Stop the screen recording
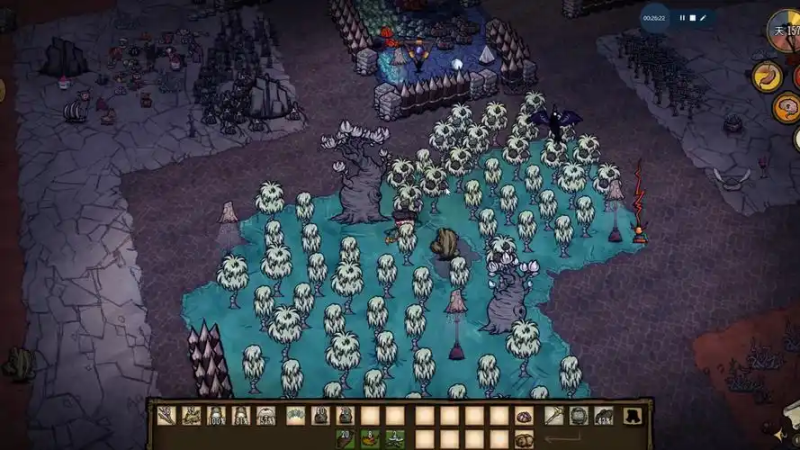Viewport: 800px width, 450px height. 693,18
